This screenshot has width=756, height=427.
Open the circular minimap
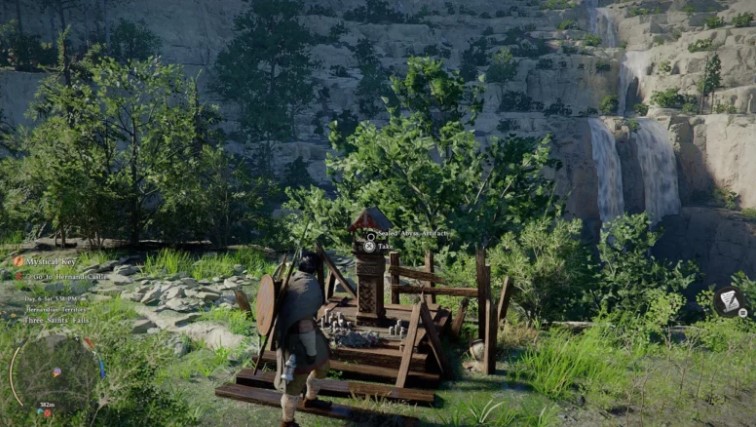(x=57, y=374)
